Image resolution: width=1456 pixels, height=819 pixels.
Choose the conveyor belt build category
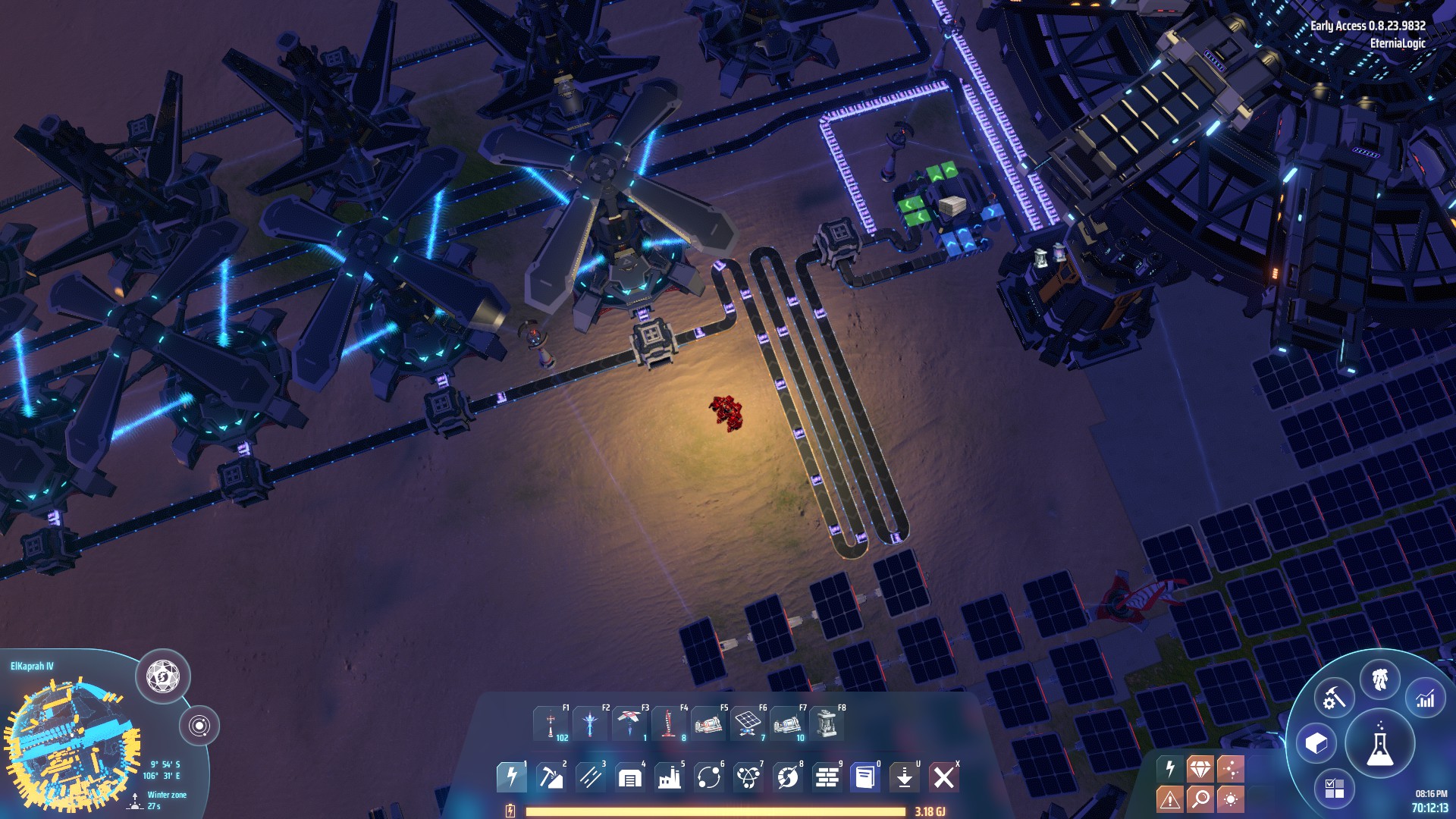point(590,777)
